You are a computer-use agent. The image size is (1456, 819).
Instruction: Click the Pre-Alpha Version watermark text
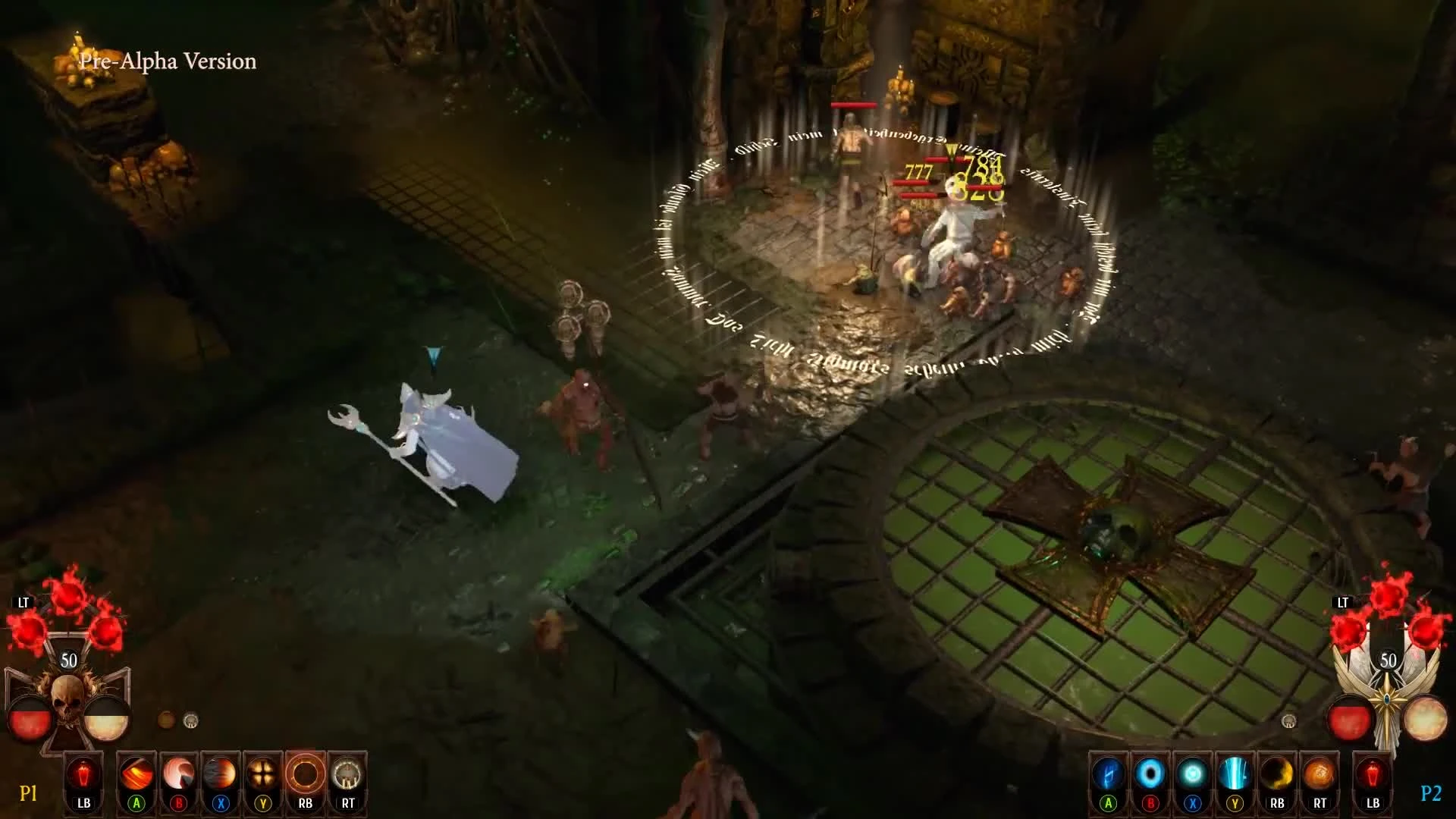pos(168,61)
